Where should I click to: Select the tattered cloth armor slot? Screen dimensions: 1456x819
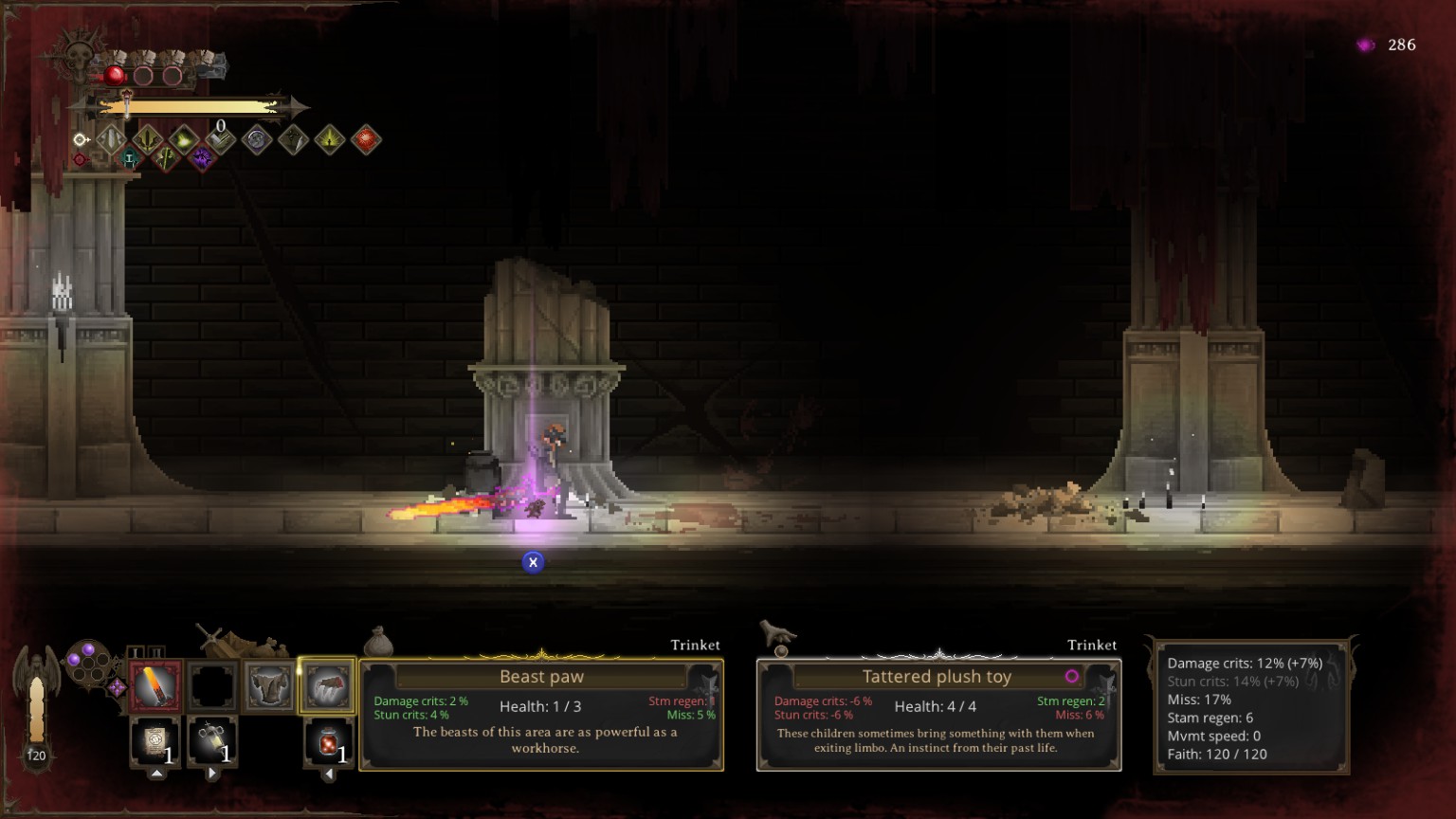click(x=269, y=685)
